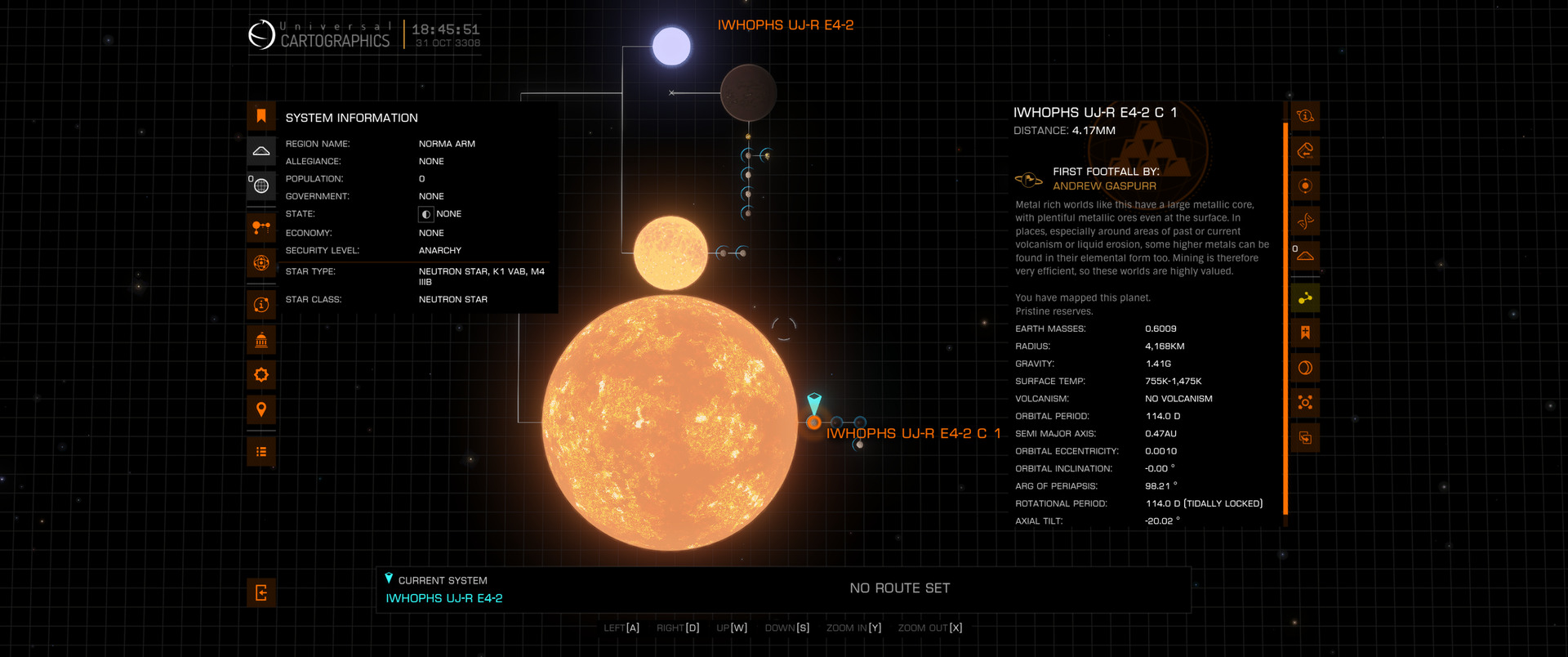
Task: Select the crescent planet icon on the right
Action: 1305,368
